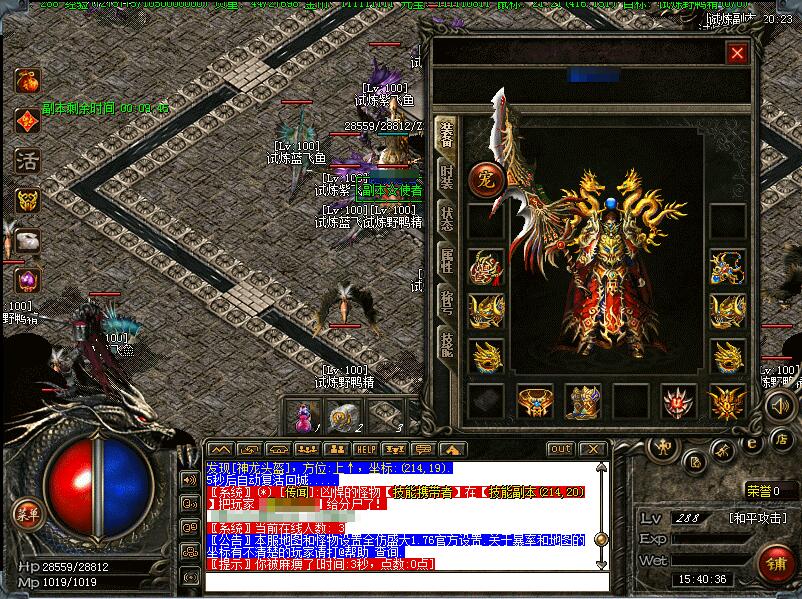
Task: Click the white rabbit icon
Action: click(27, 240)
